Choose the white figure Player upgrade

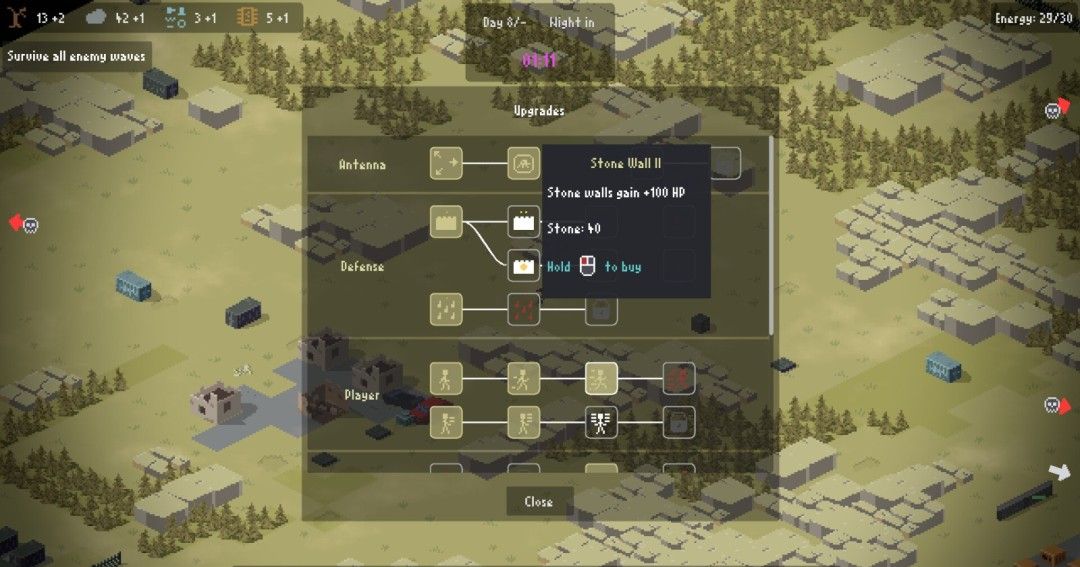click(601, 422)
